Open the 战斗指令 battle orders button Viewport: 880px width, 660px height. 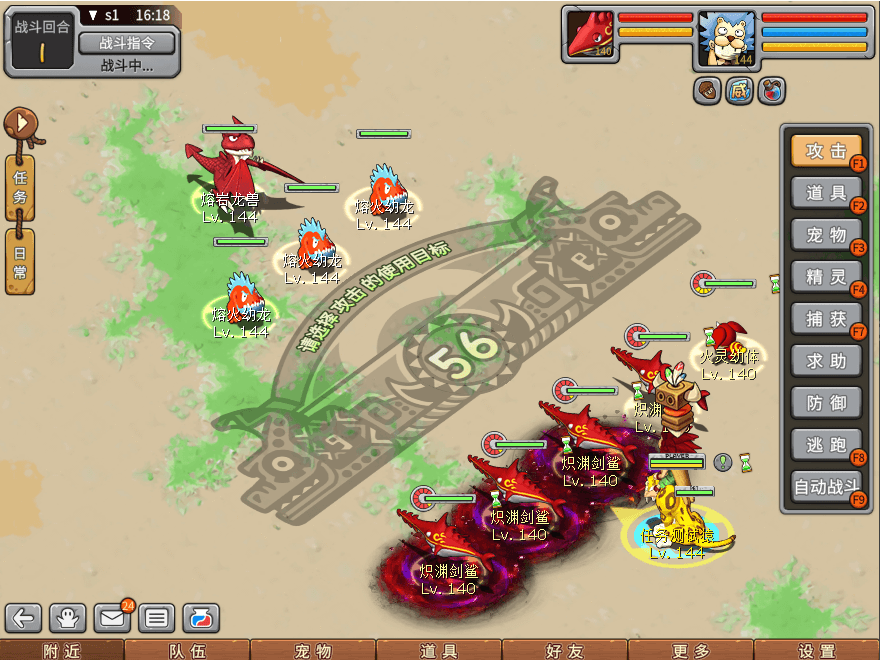[126, 43]
